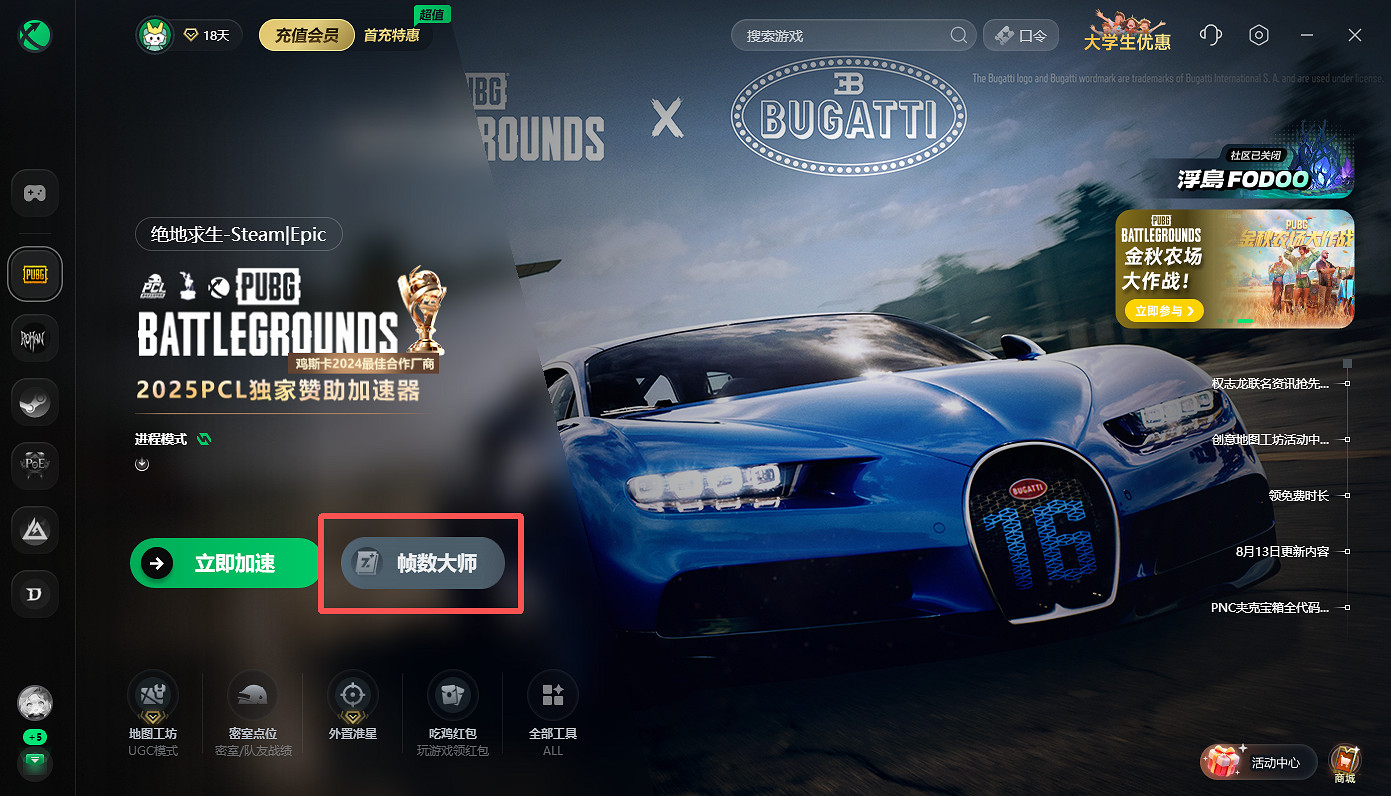Viewport: 1391px width, 796px height.
Task: Click the 帧数大师 button
Action: pyautogui.click(x=420, y=563)
